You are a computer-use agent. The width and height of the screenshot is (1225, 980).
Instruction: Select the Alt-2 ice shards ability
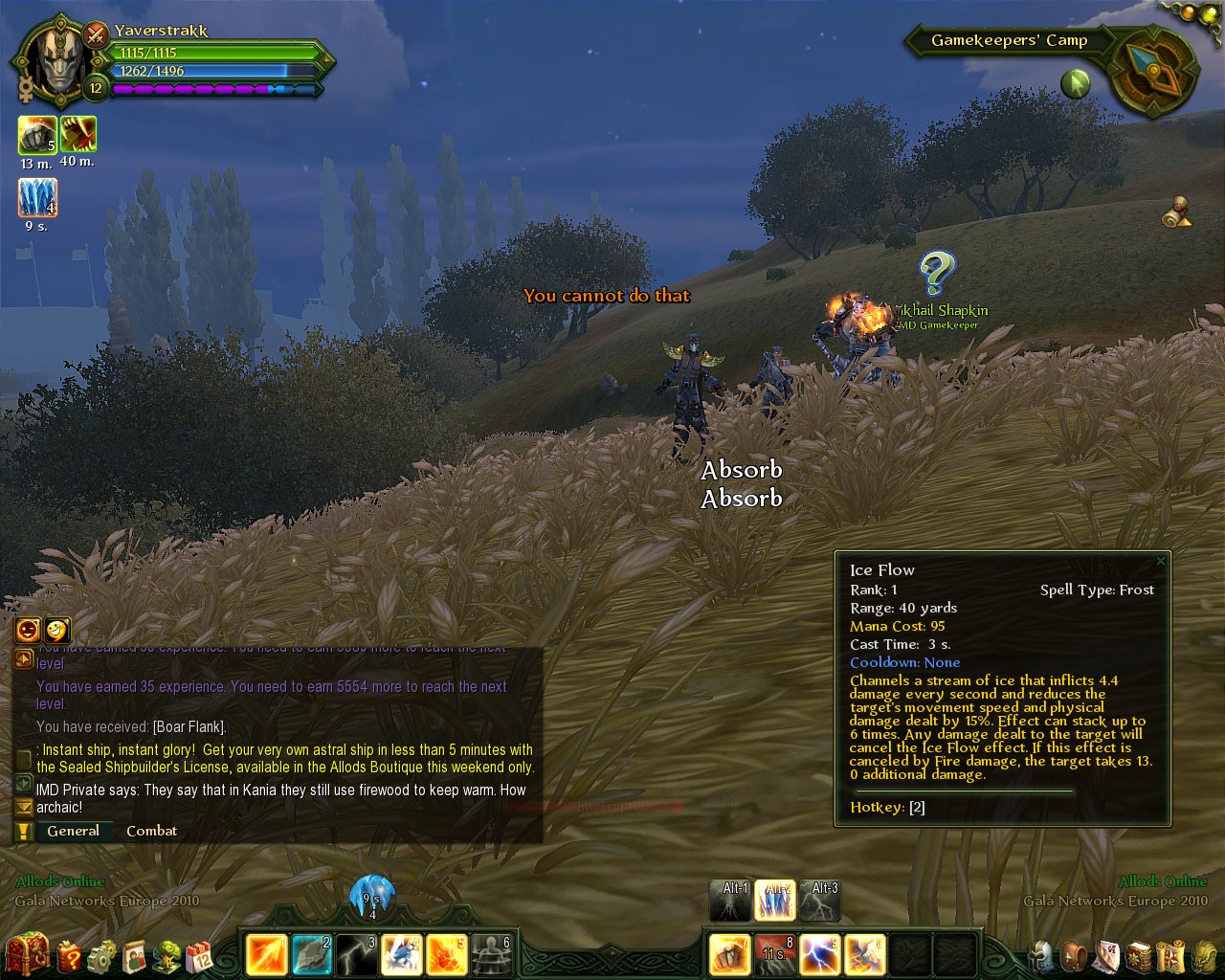tap(776, 901)
